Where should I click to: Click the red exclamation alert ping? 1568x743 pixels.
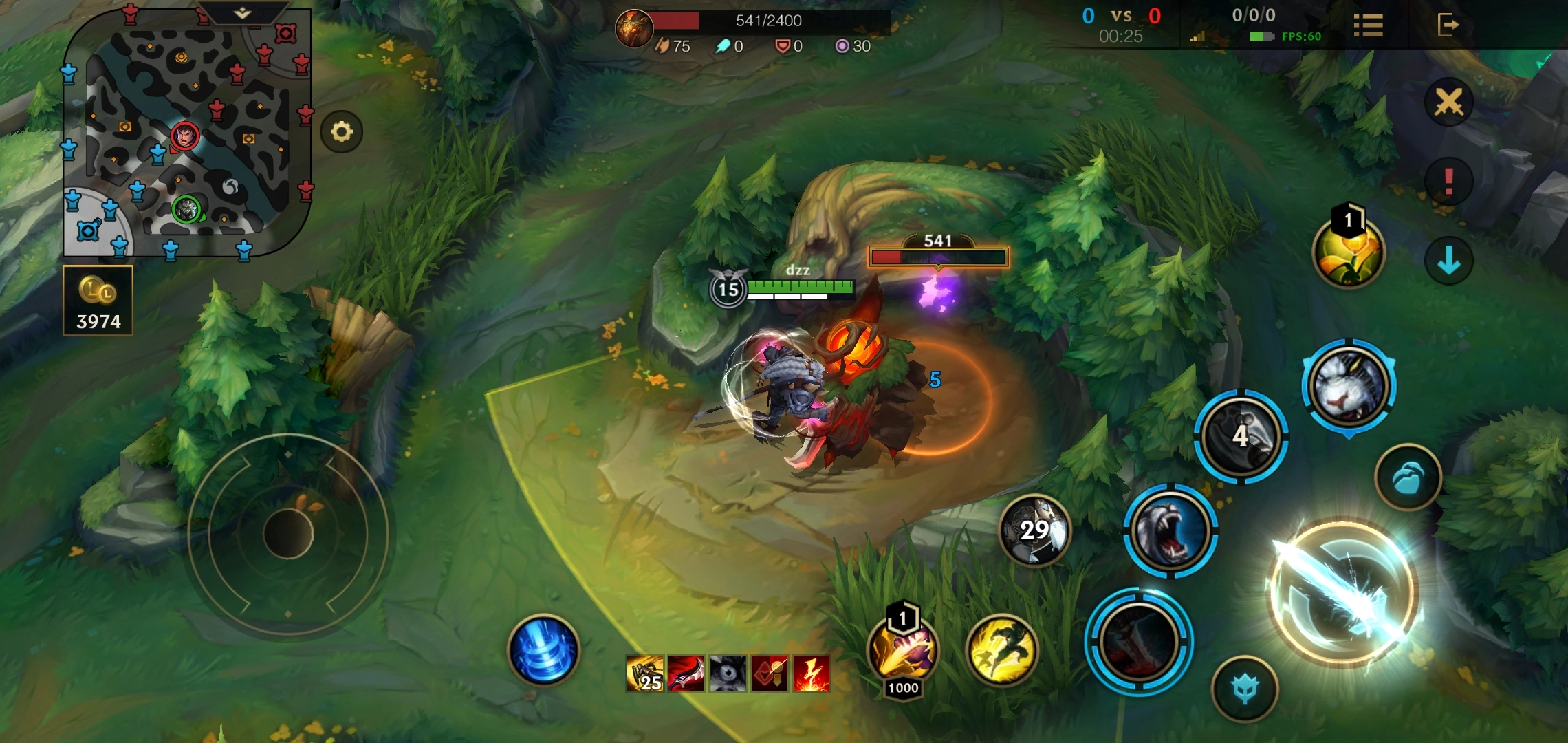(x=1448, y=182)
